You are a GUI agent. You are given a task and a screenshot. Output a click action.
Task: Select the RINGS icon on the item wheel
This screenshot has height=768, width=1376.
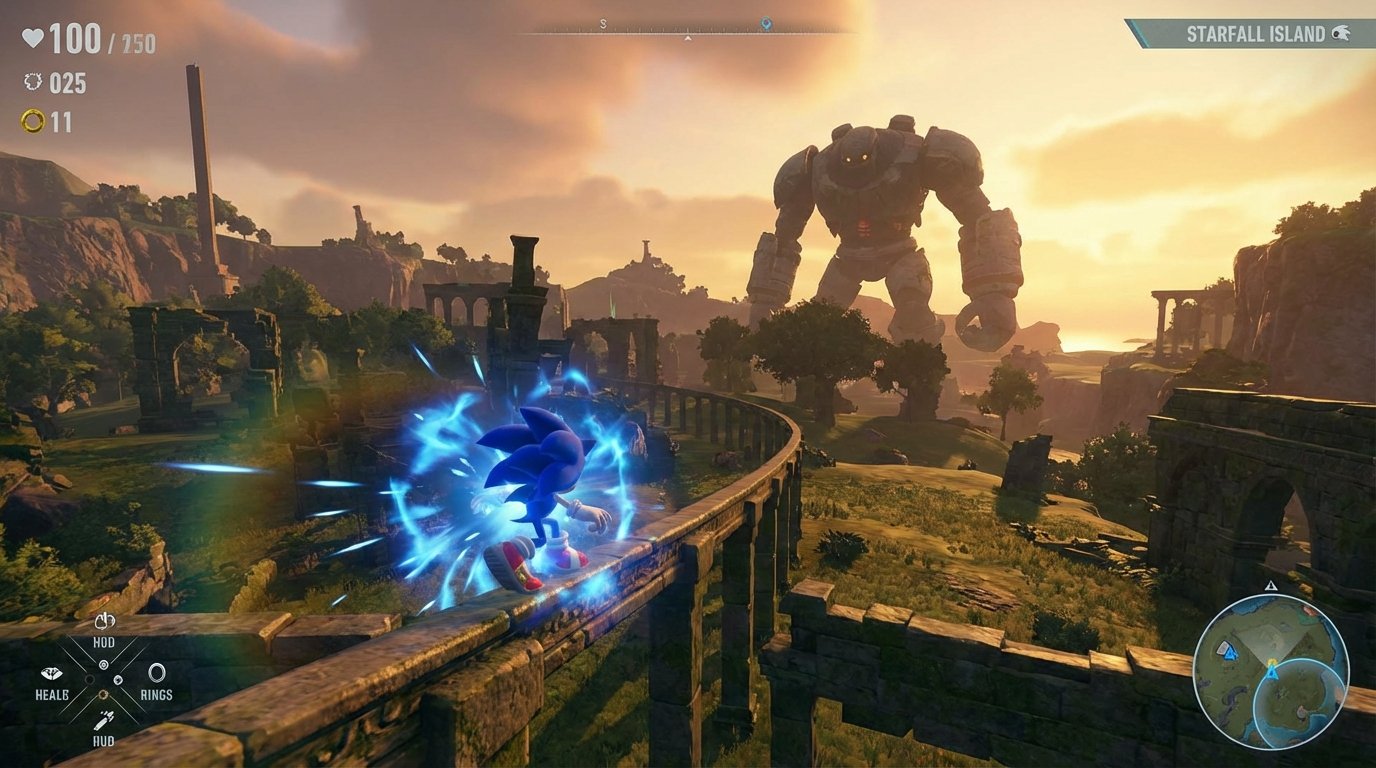pos(157,672)
